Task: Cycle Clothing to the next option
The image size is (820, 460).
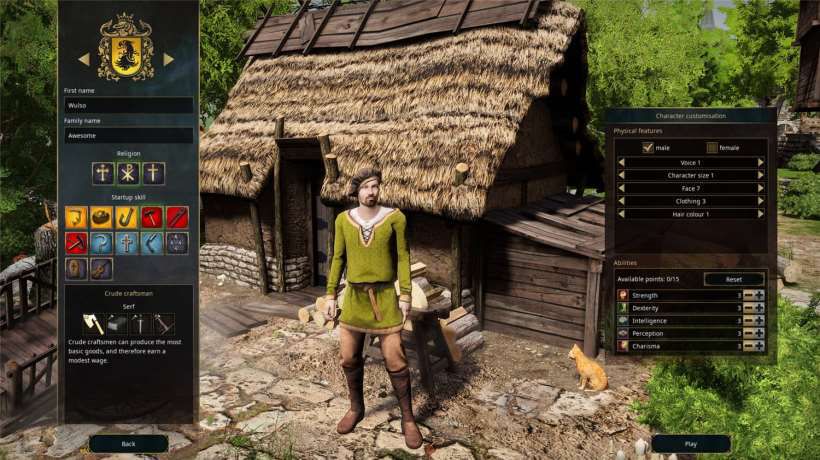Action: pos(762,201)
